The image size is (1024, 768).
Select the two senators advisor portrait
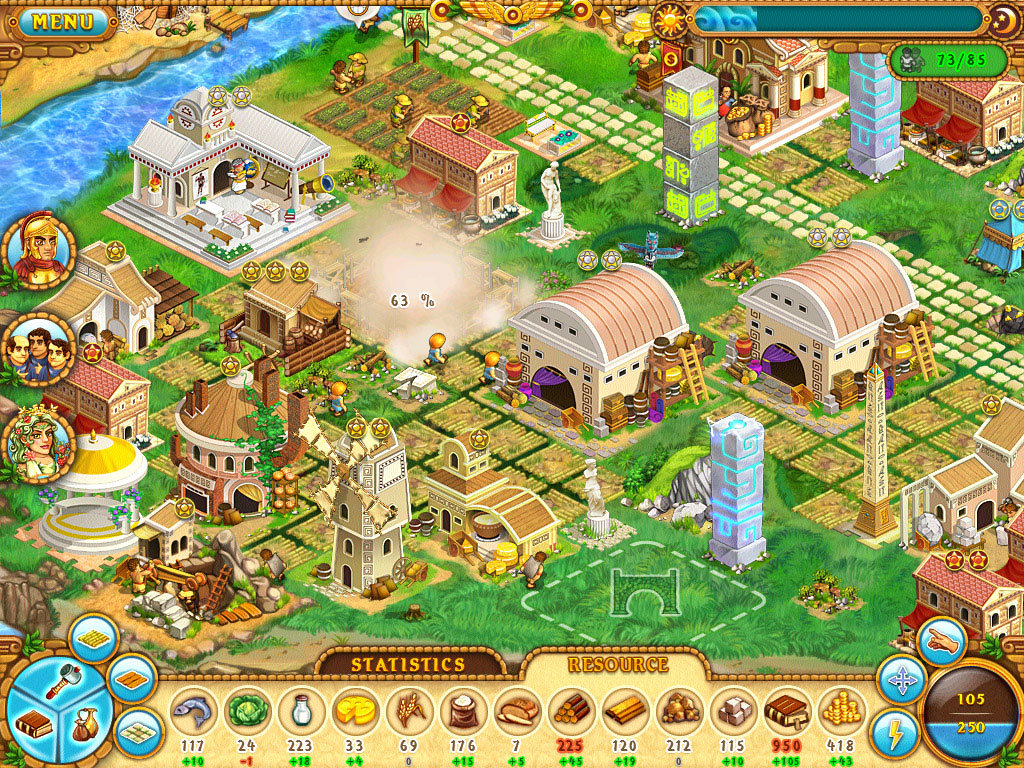click(x=39, y=349)
